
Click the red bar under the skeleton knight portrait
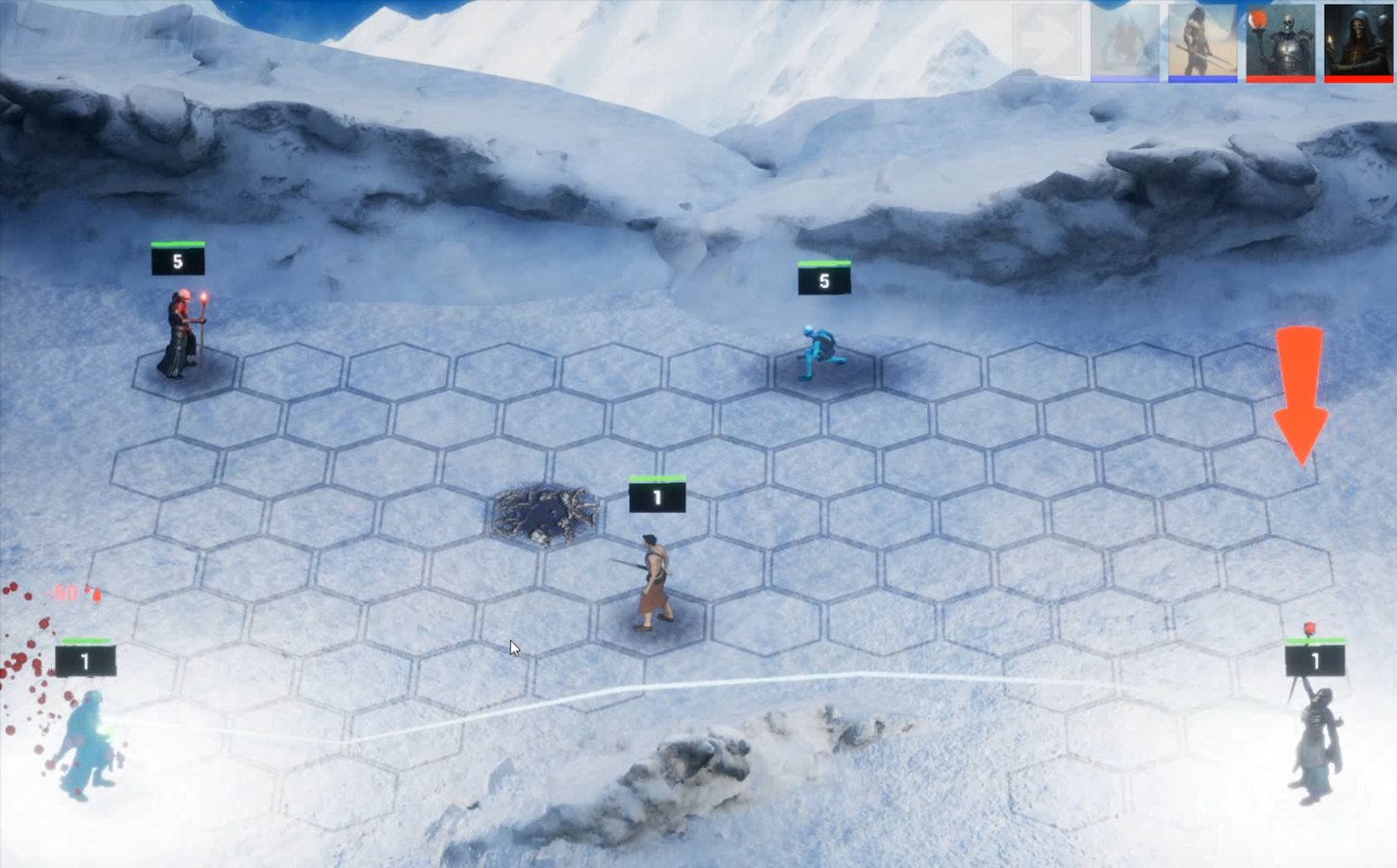[1281, 78]
